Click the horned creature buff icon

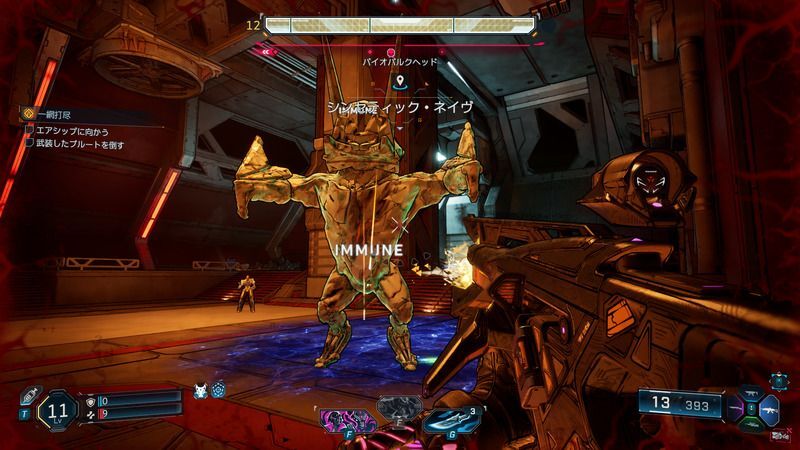click(200, 389)
